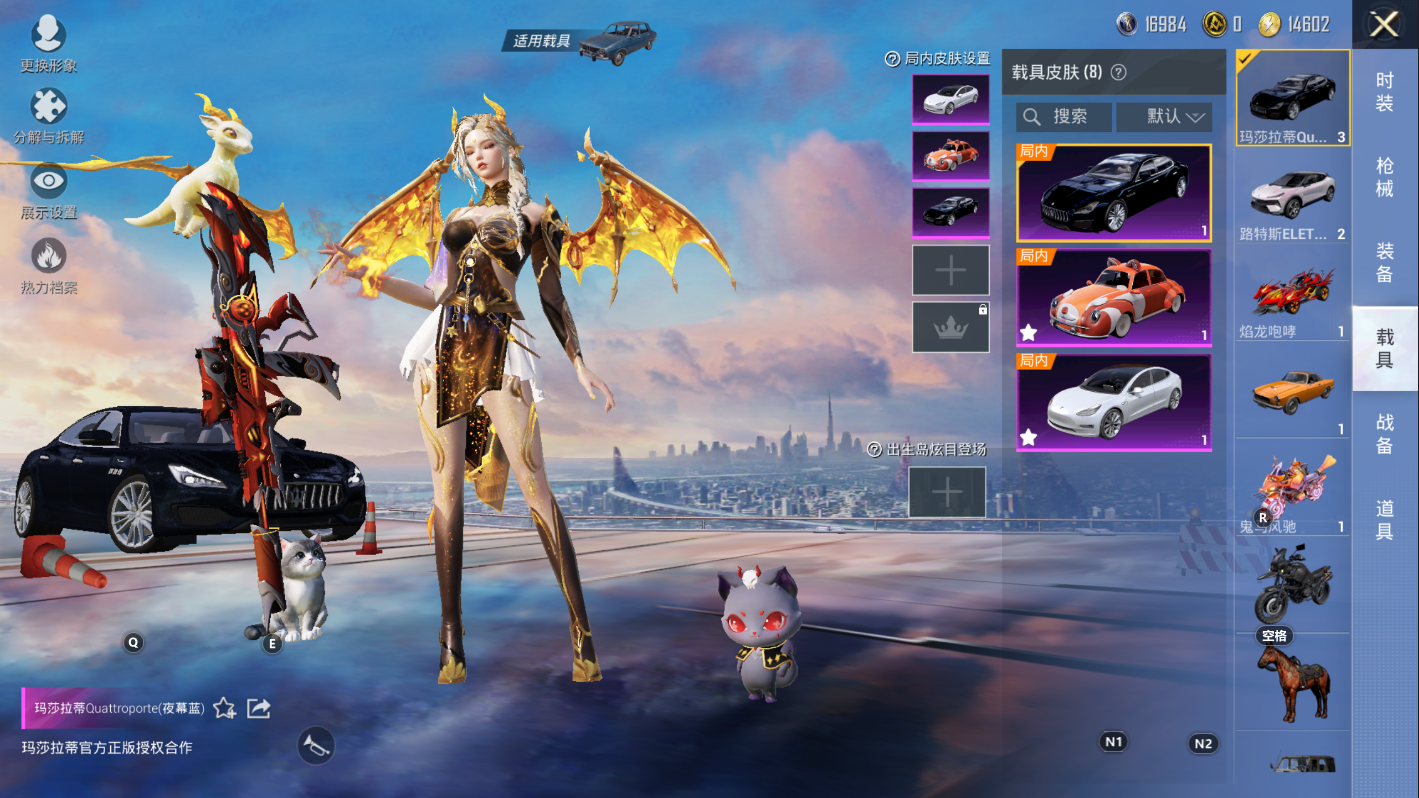Viewport: 1419px width, 798px height.
Task: Add a 出生岛炫目登场 entrance slot
Action: coord(946,492)
